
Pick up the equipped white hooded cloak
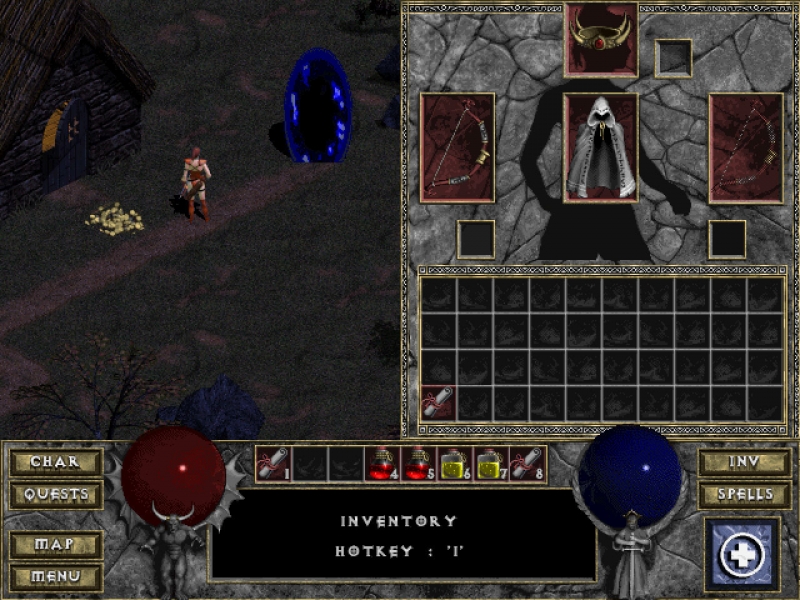601,147
